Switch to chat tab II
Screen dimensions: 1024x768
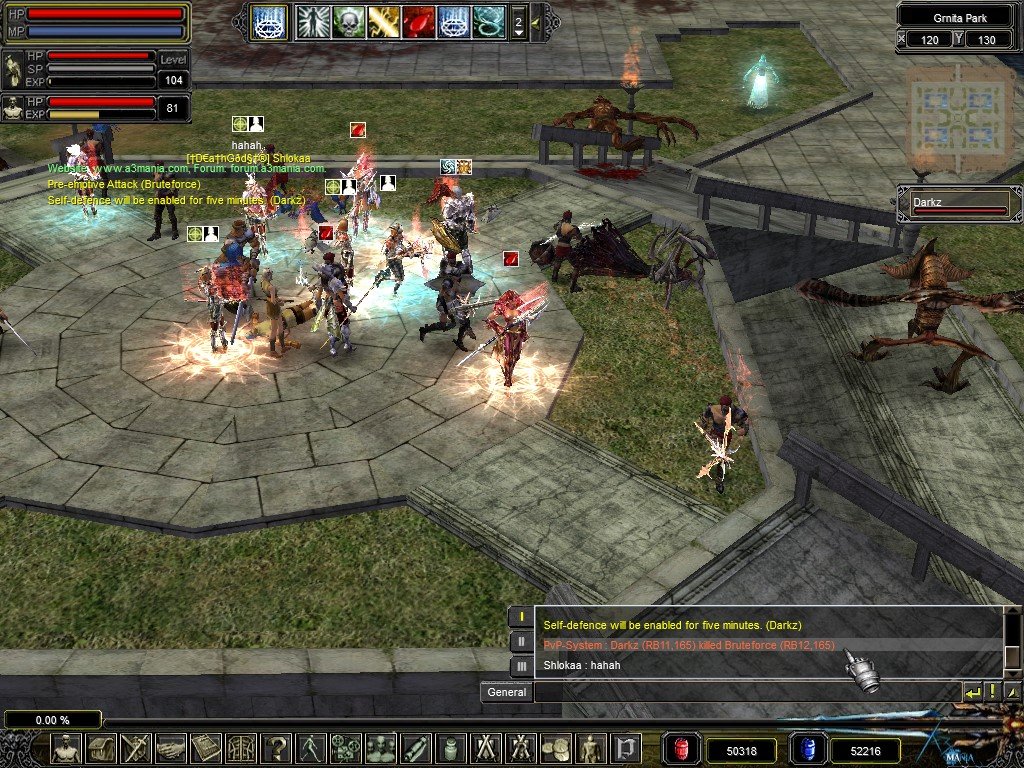pyautogui.click(x=520, y=641)
